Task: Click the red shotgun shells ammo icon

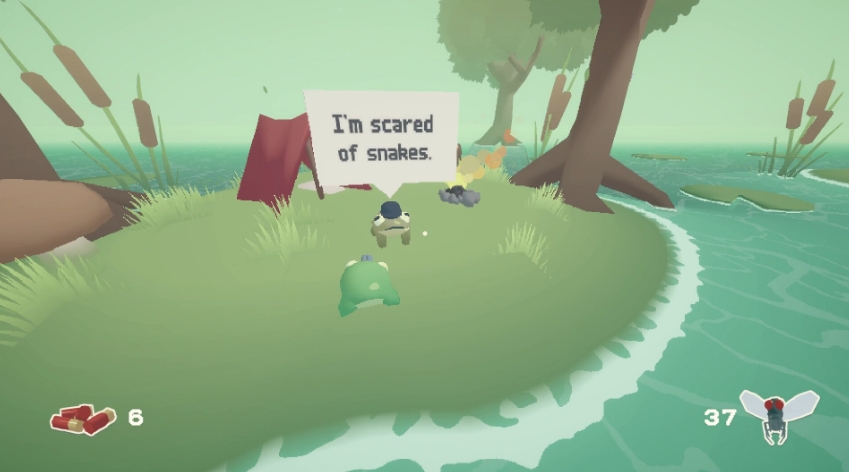Action: (84, 418)
